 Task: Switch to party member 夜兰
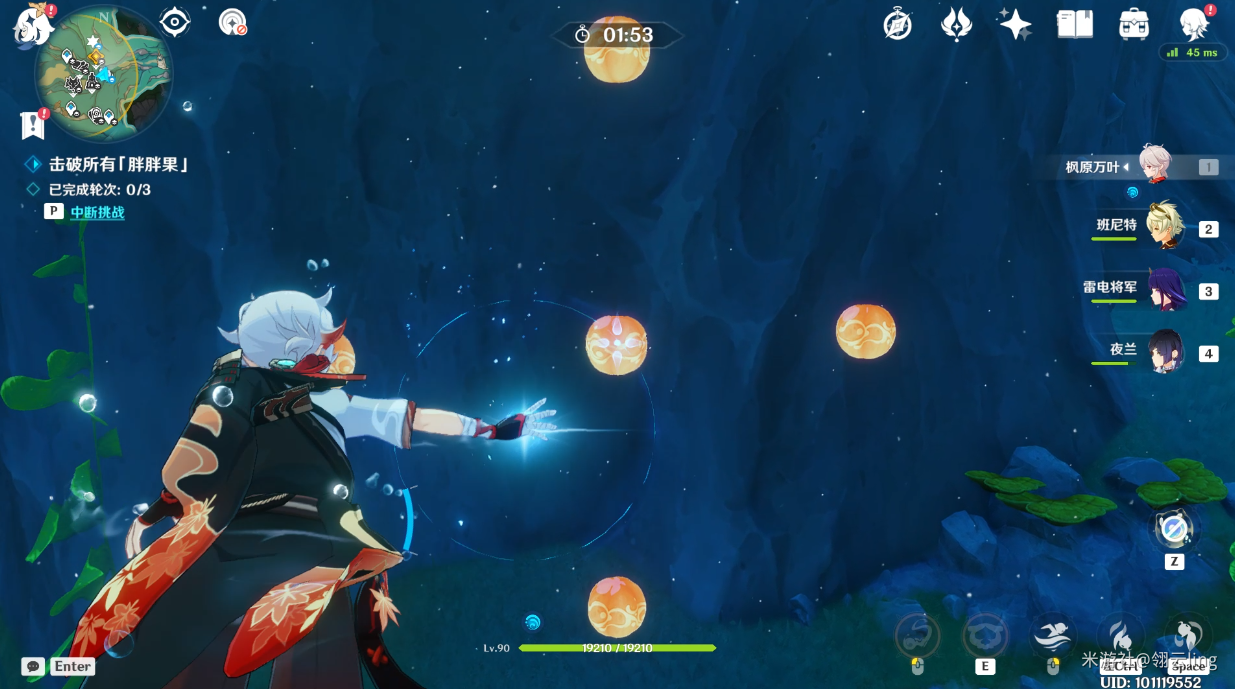pos(1165,352)
